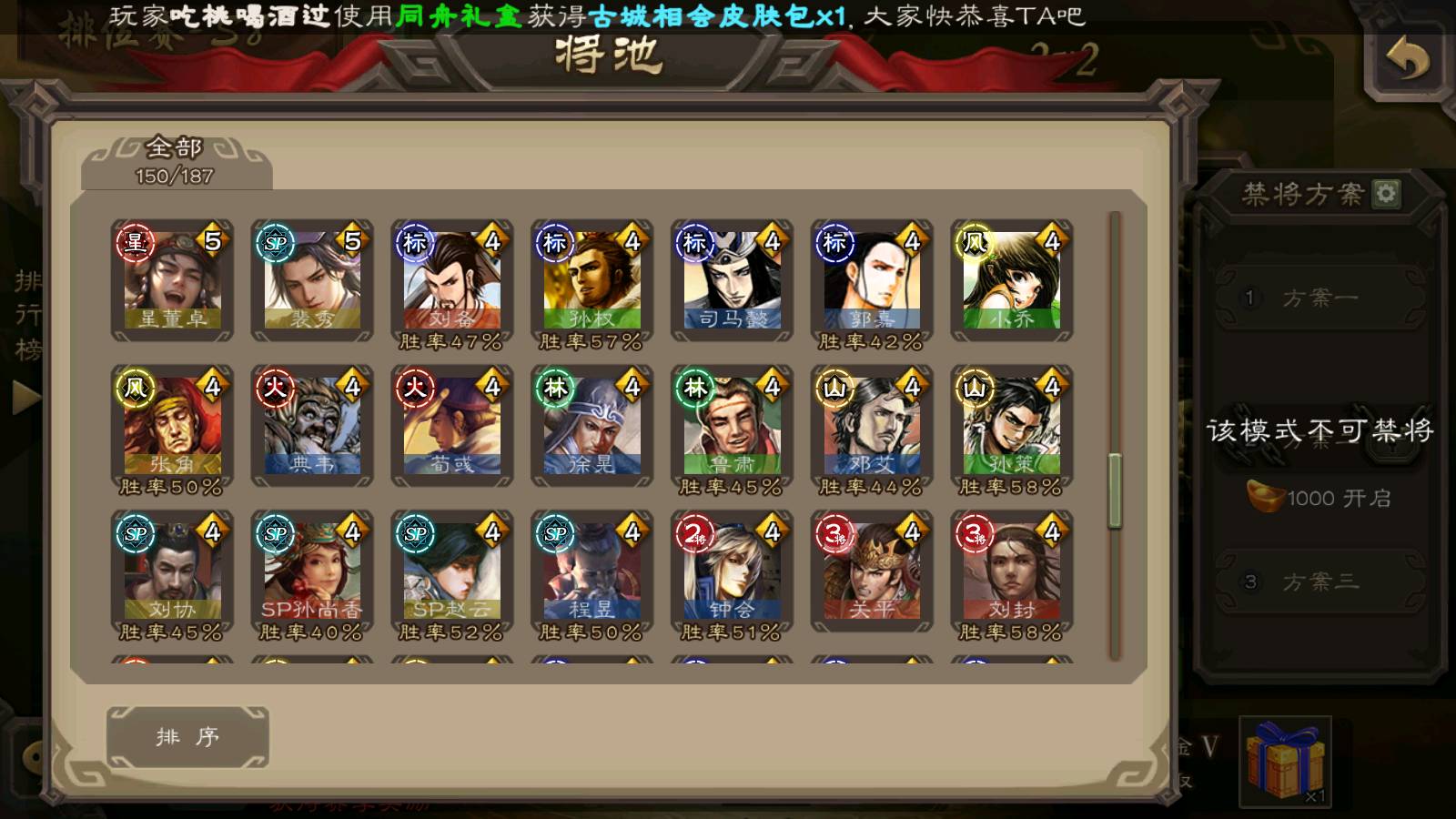The image size is (1456, 819).
Task: Pick the 刘备 general card
Action: pyautogui.click(x=452, y=280)
